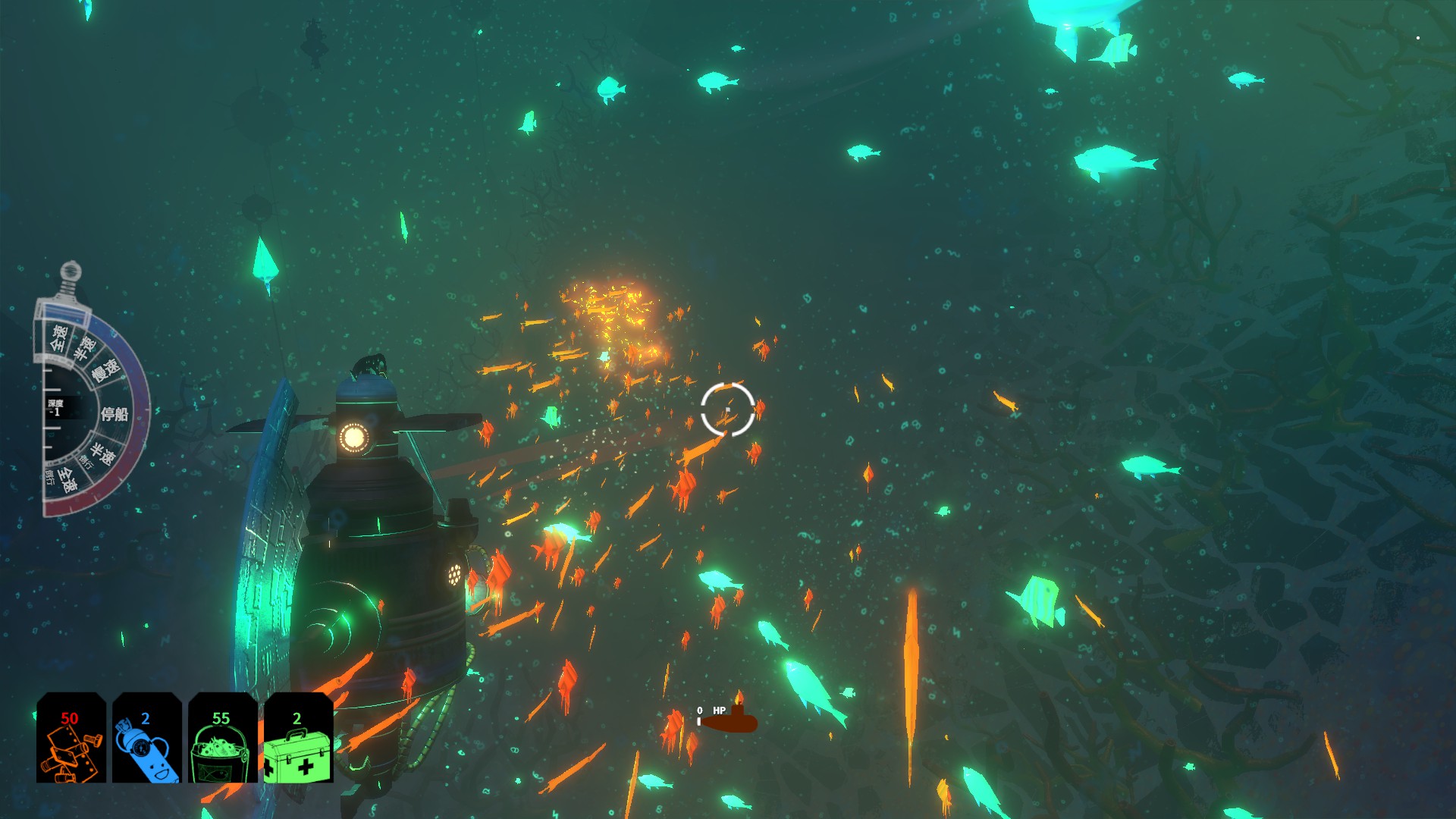Choose 慢速 slow speed on the dial

coord(106,370)
